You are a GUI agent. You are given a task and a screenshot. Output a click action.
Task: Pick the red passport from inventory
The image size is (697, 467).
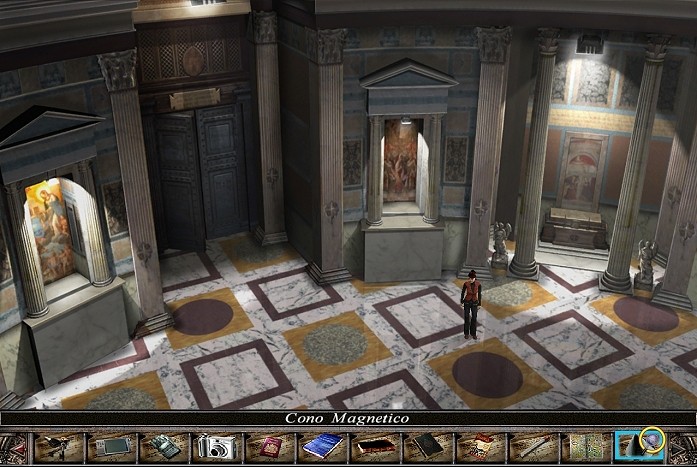(x=269, y=446)
